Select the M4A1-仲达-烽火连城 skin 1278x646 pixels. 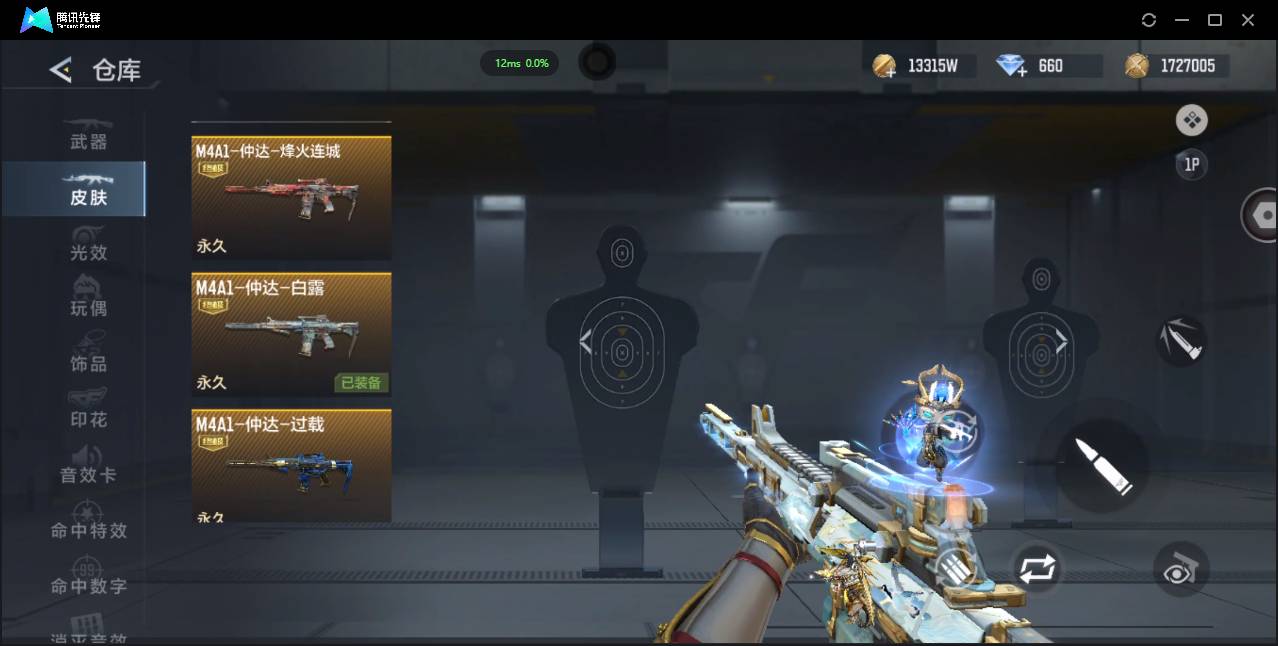291,198
